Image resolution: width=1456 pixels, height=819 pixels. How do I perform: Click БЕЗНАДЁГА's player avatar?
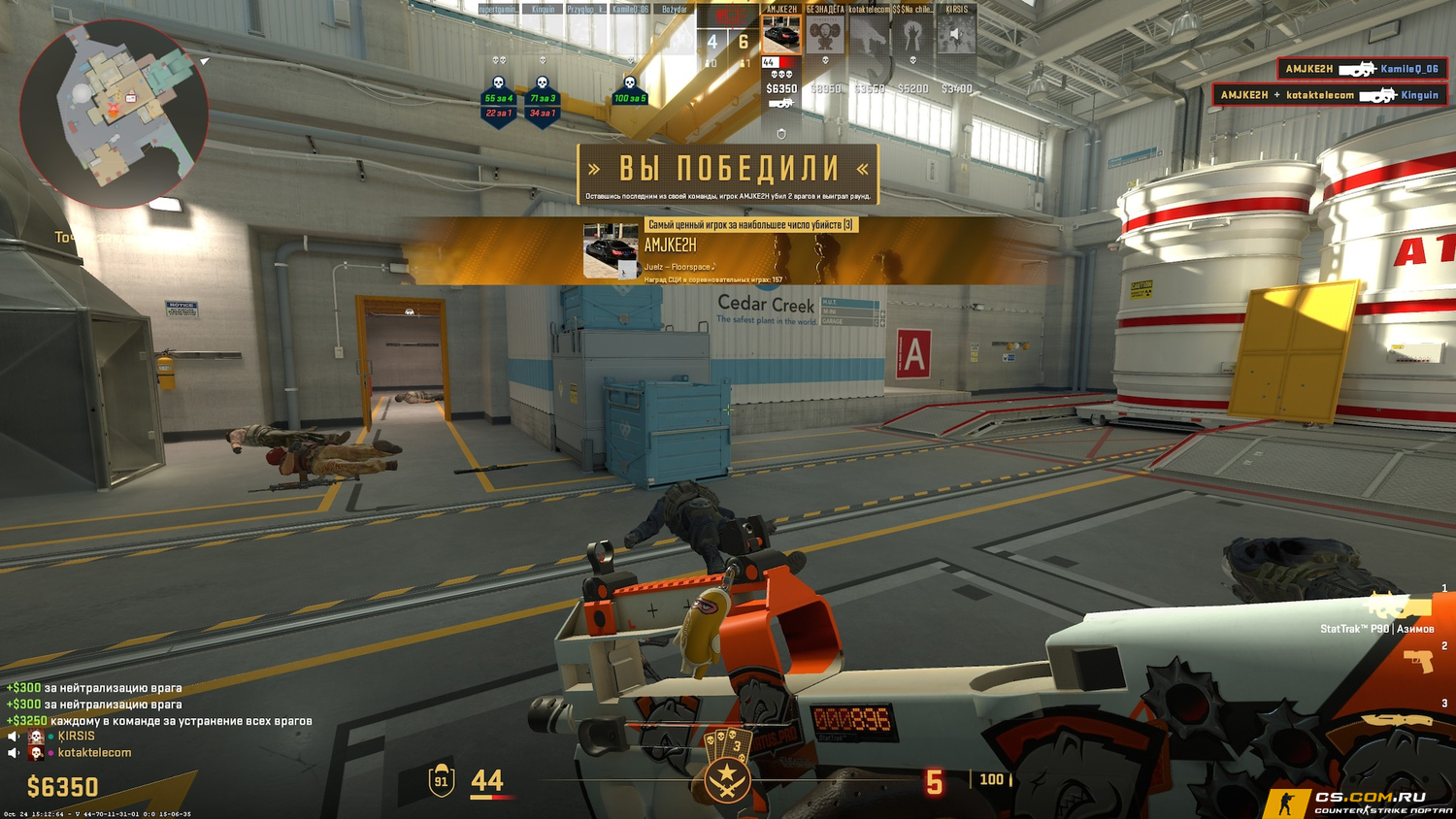[x=825, y=36]
